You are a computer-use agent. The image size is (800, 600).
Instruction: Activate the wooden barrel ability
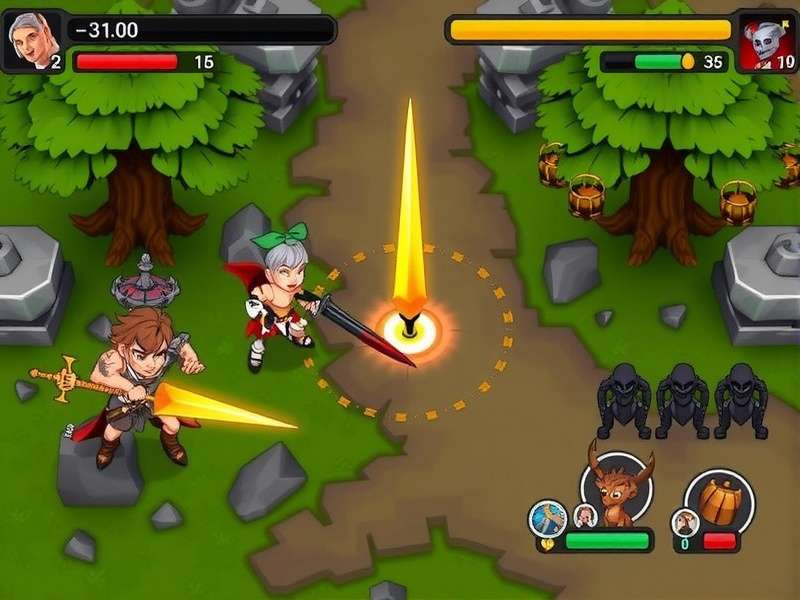pos(718,498)
